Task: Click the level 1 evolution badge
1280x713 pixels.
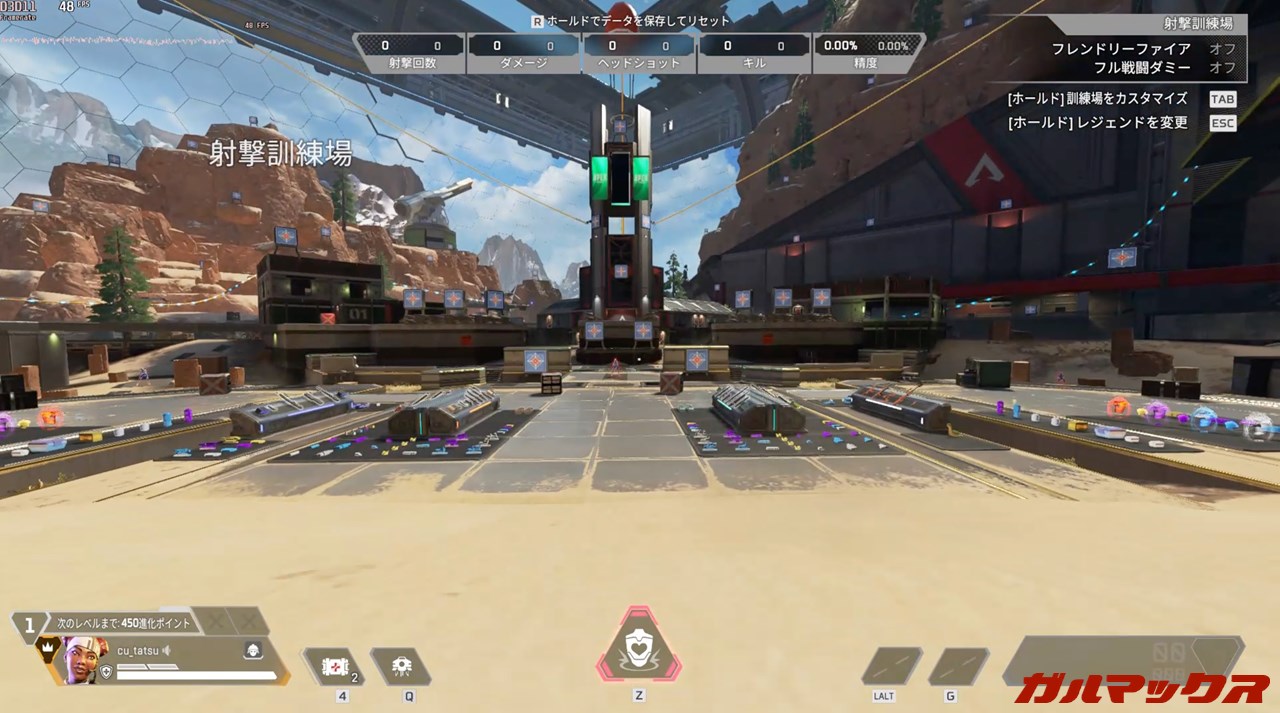Action: 30,625
